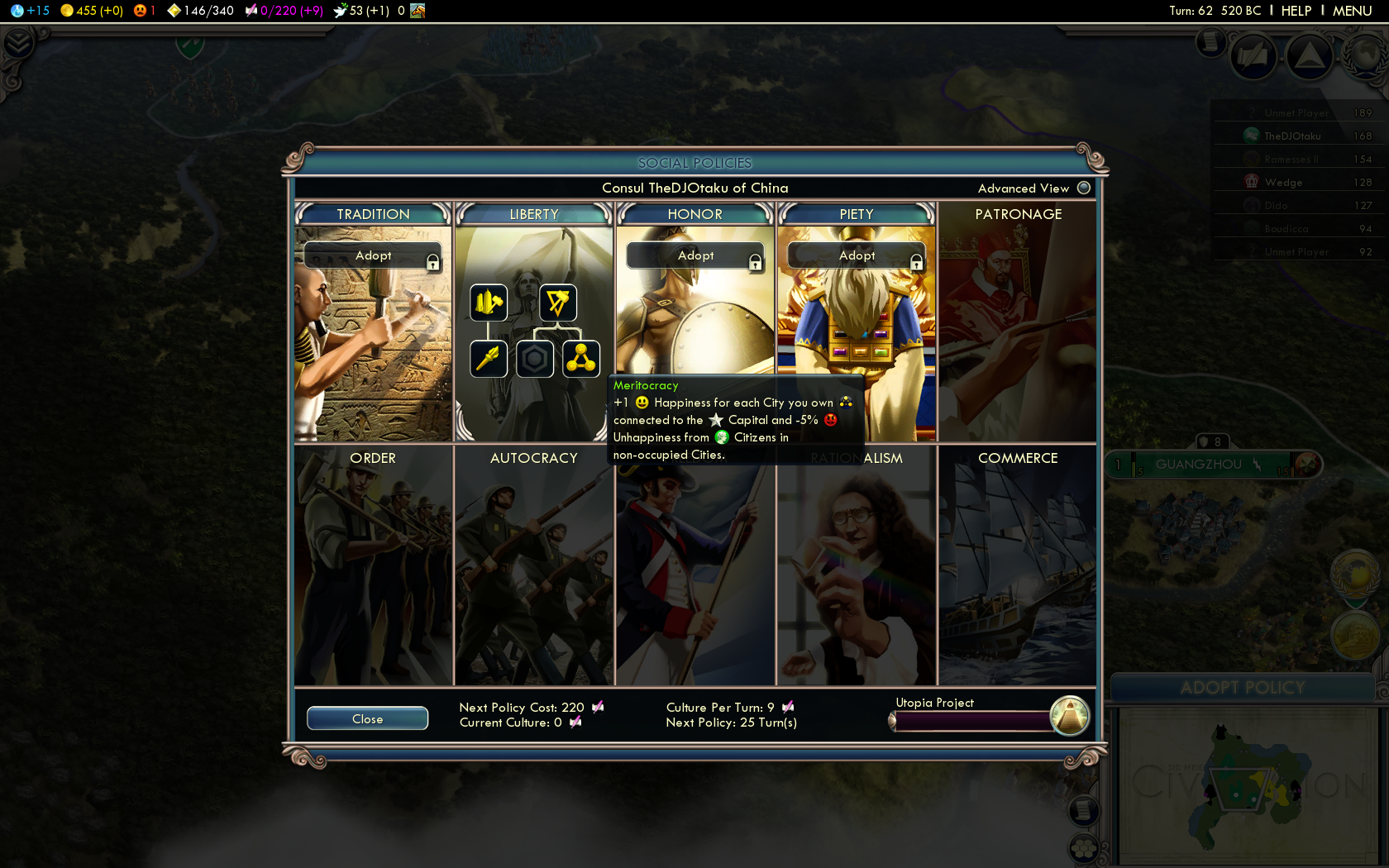The height and width of the screenshot is (868, 1389).
Task: Open the Help screen
Action: (x=1296, y=11)
